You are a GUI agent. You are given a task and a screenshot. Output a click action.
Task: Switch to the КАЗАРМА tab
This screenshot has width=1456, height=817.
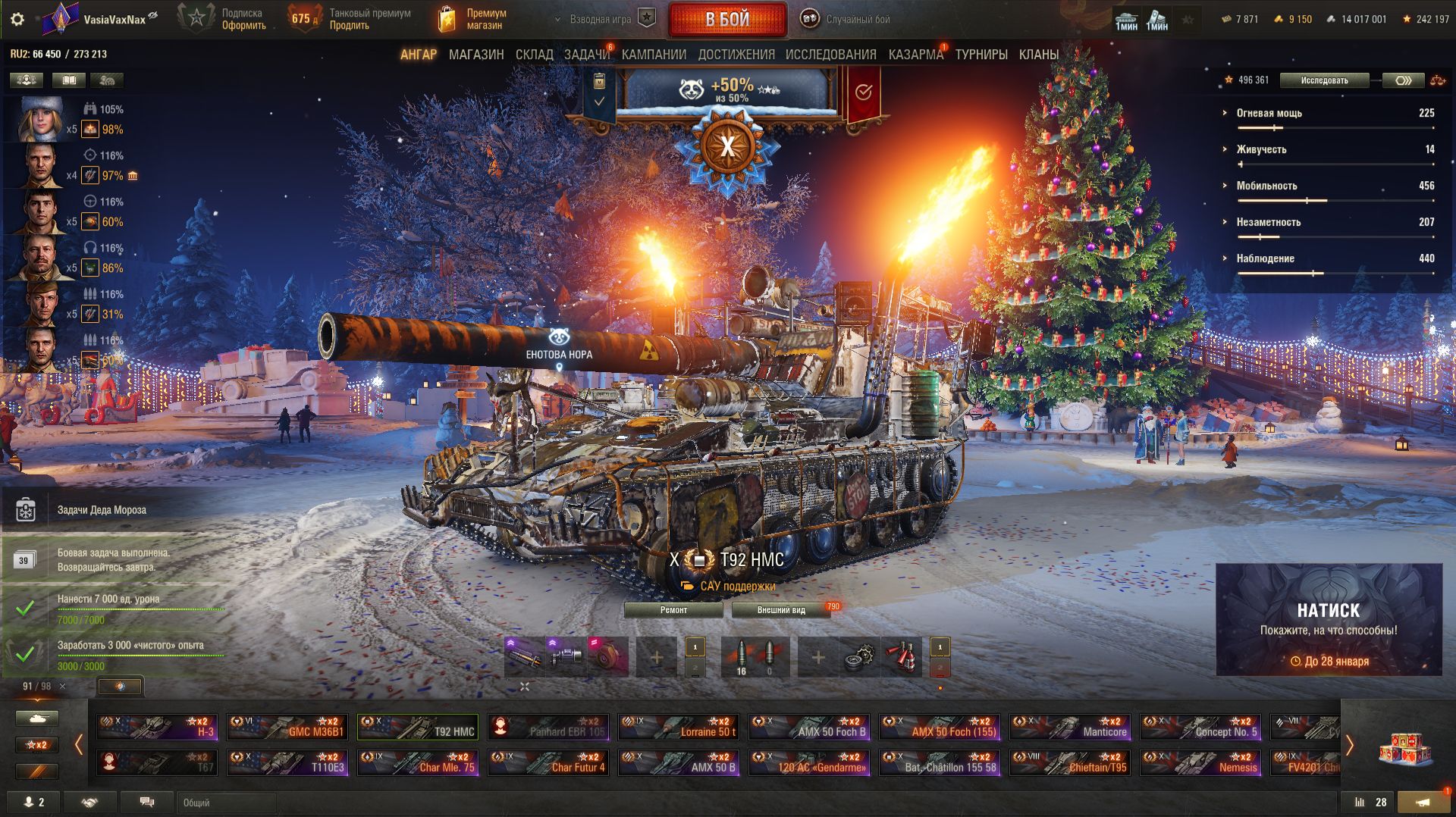tap(915, 55)
